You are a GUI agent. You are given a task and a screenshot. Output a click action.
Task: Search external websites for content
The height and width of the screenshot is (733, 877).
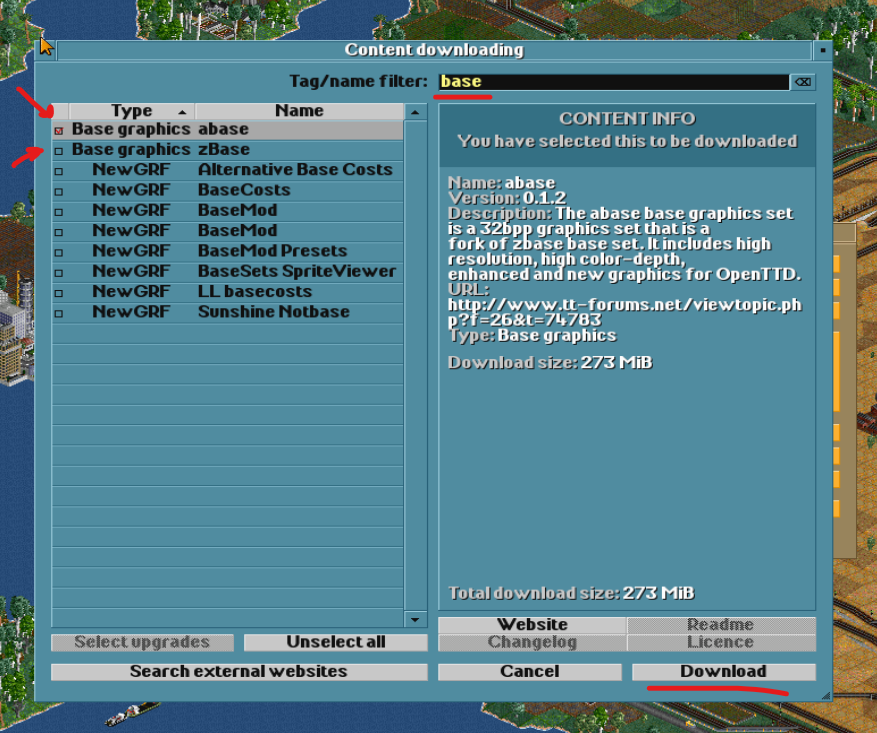[238, 671]
